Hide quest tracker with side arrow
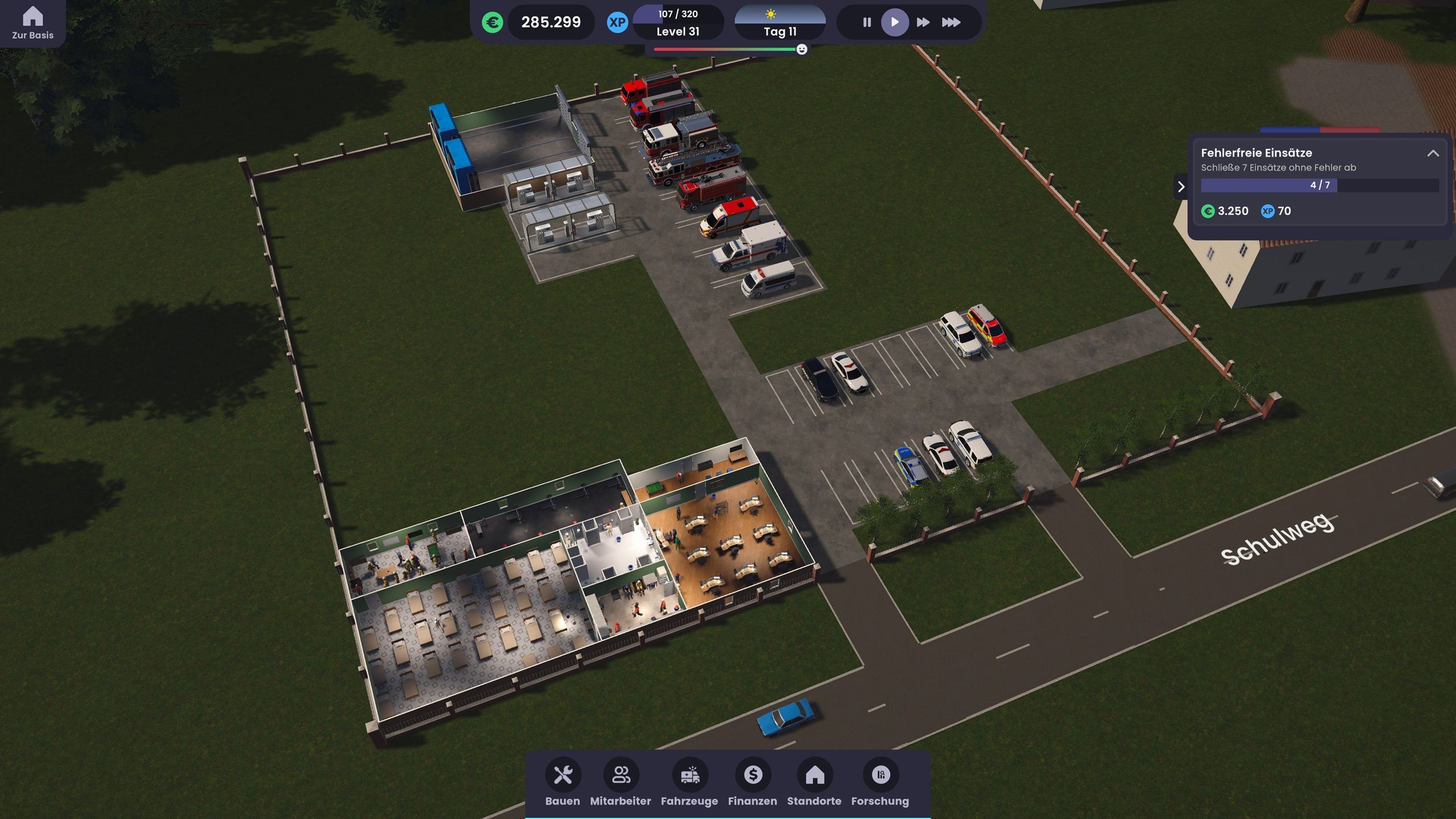The height and width of the screenshot is (819, 1456). pos(1181,187)
